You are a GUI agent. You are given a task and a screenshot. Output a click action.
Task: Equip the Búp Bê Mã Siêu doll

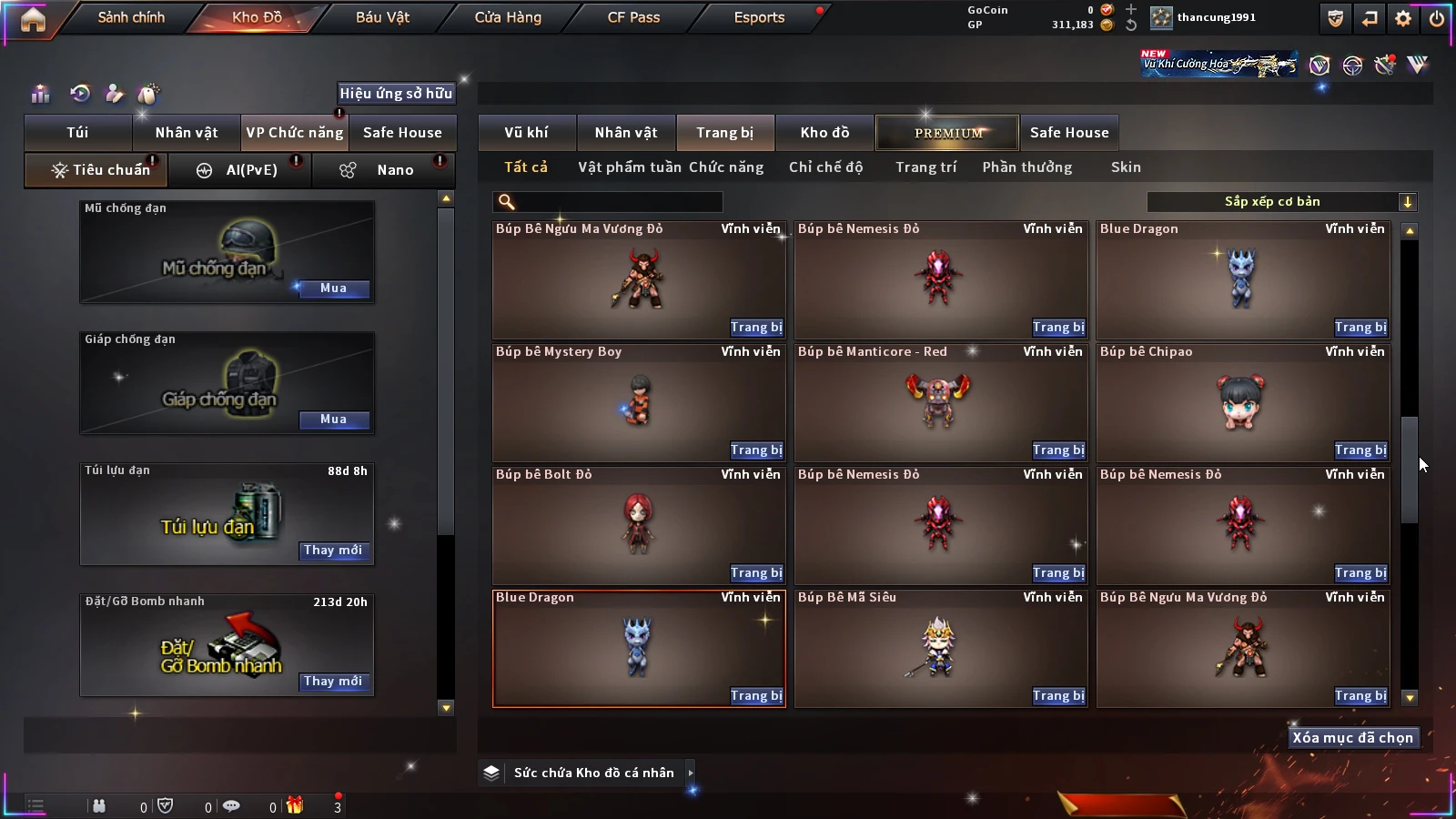(x=1058, y=696)
